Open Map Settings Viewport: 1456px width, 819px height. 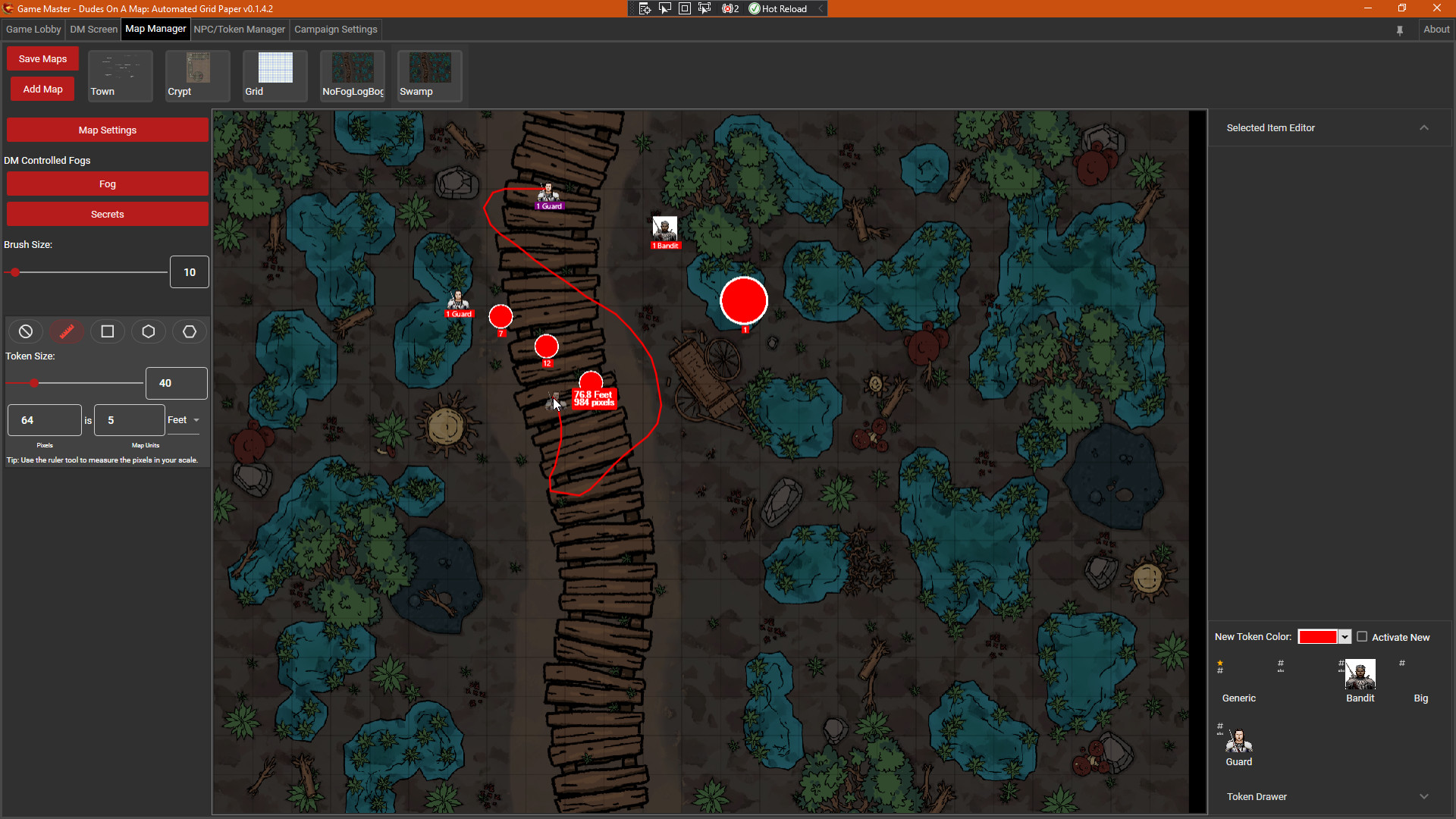click(107, 130)
